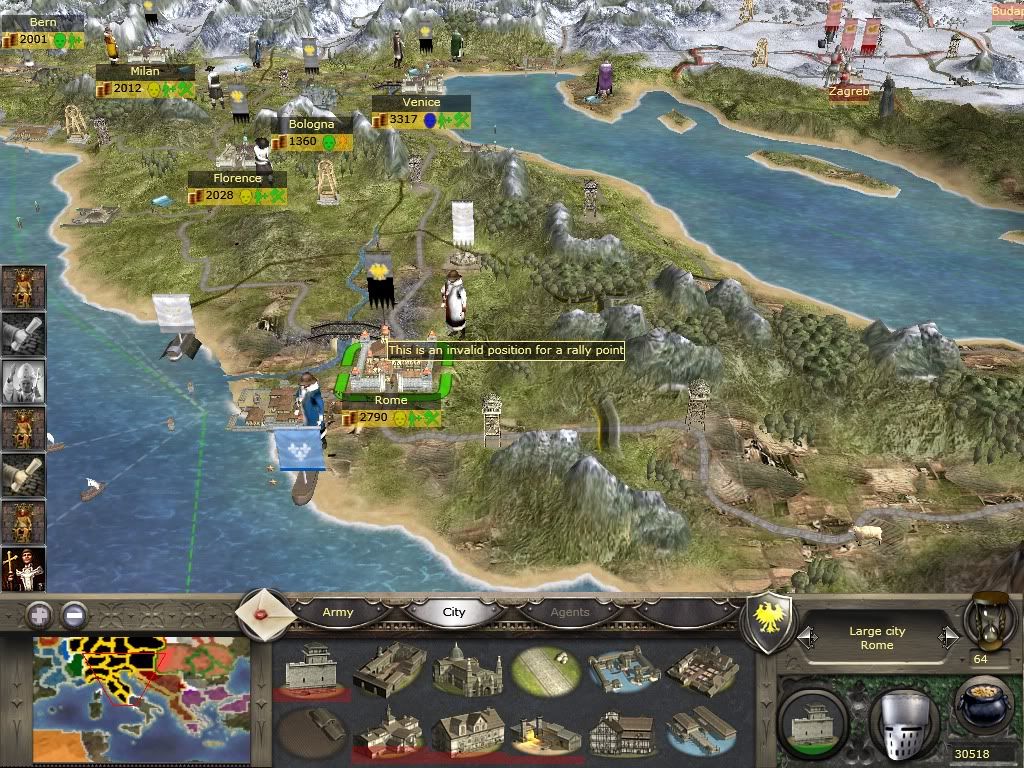Go to next settlement with right arrow
The width and height of the screenshot is (1024, 768).
click(945, 636)
